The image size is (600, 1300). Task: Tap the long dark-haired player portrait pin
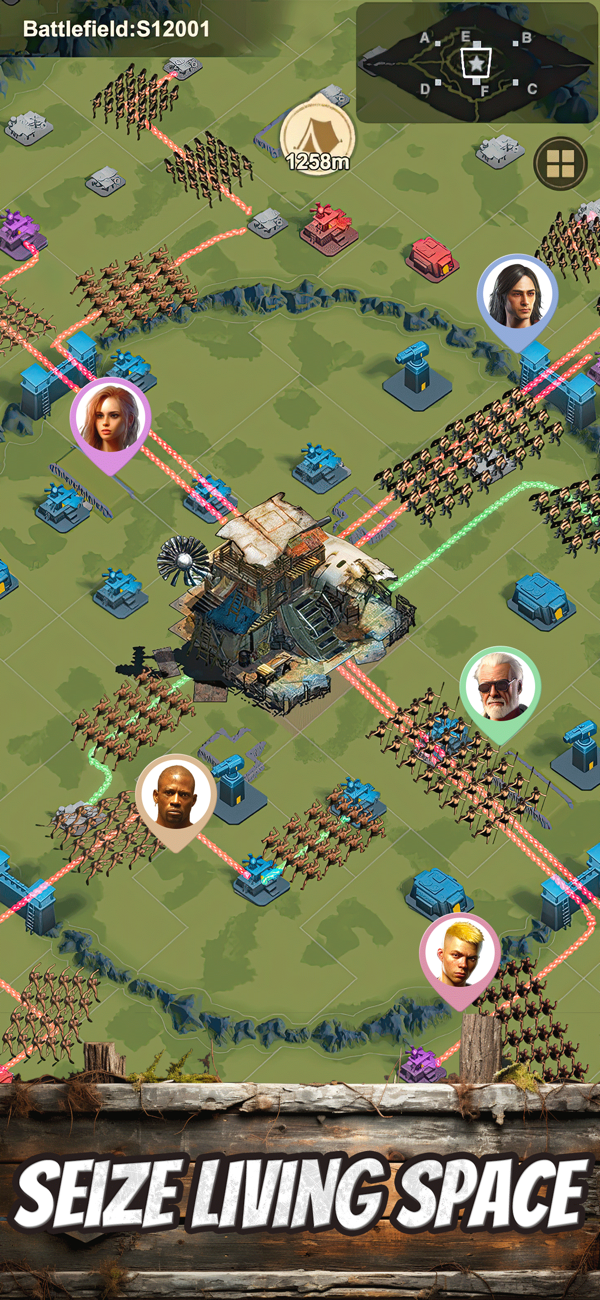pos(516,294)
